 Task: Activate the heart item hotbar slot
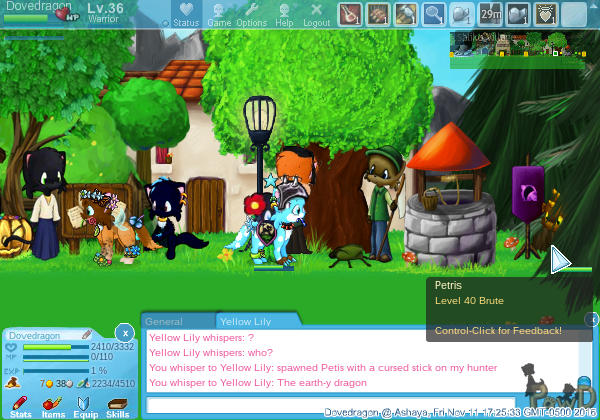click(x=545, y=14)
